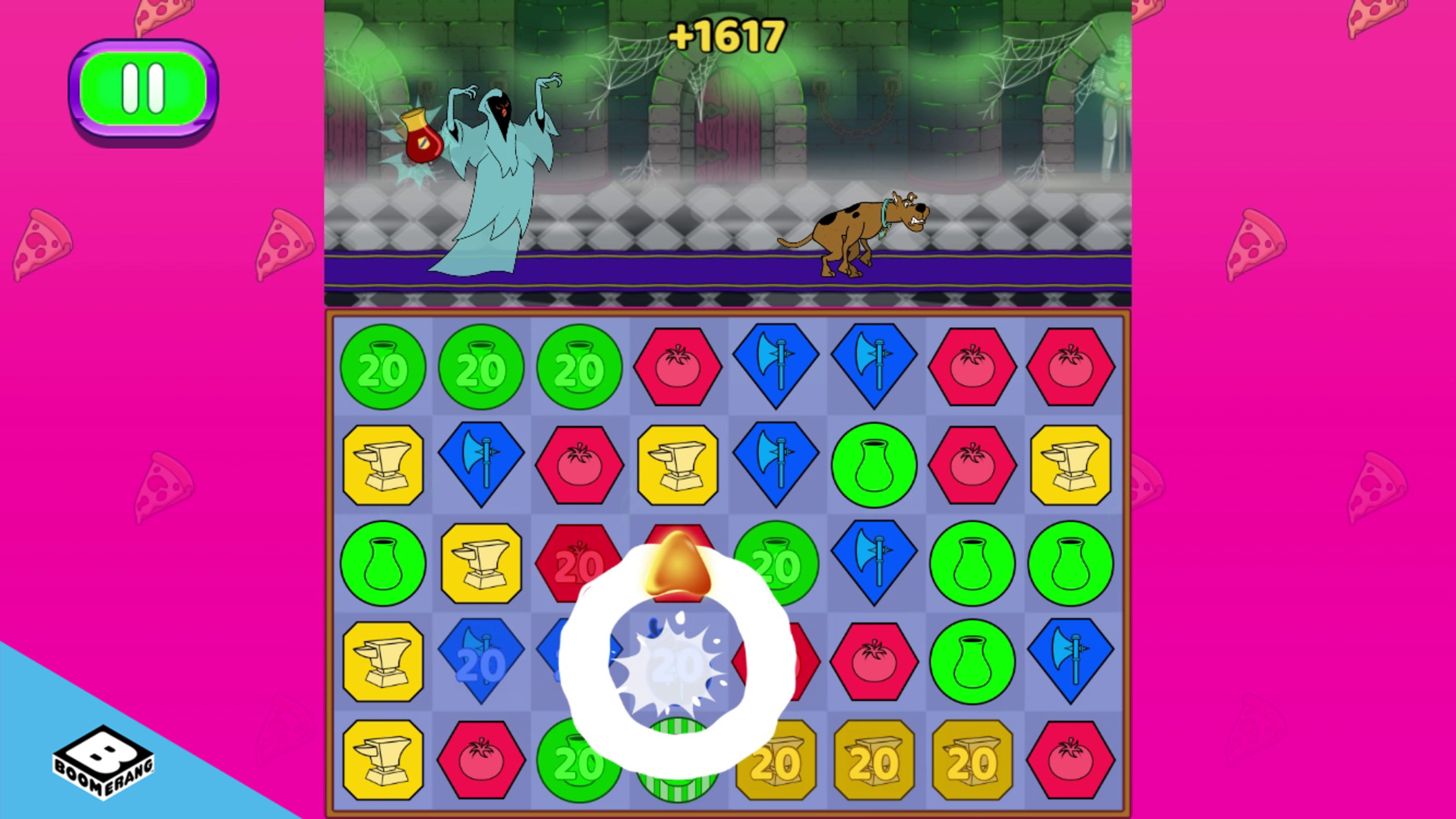Select the striped green pot at the bottom center
The width and height of the screenshot is (1456, 819).
pos(677,759)
